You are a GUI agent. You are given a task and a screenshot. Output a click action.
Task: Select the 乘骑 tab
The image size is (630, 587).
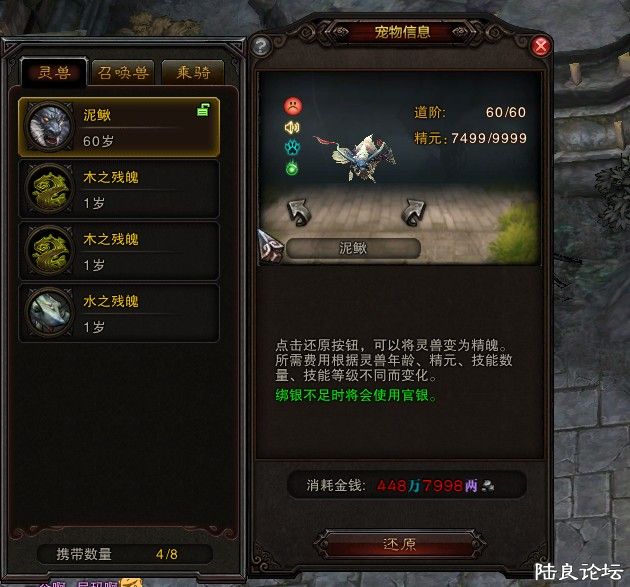(x=192, y=73)
